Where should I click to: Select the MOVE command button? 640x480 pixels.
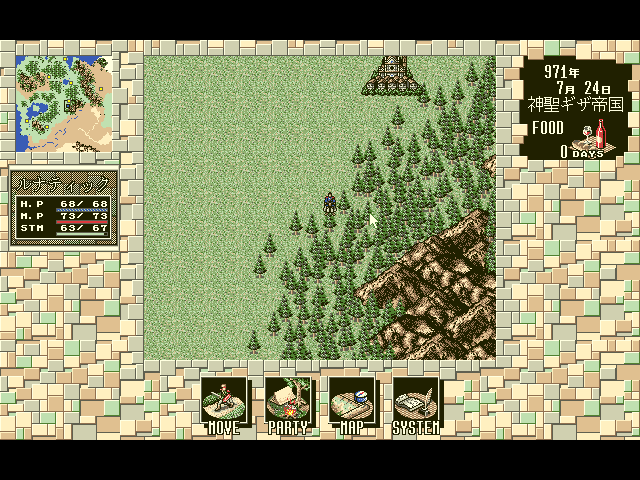[x=223, y=404]
